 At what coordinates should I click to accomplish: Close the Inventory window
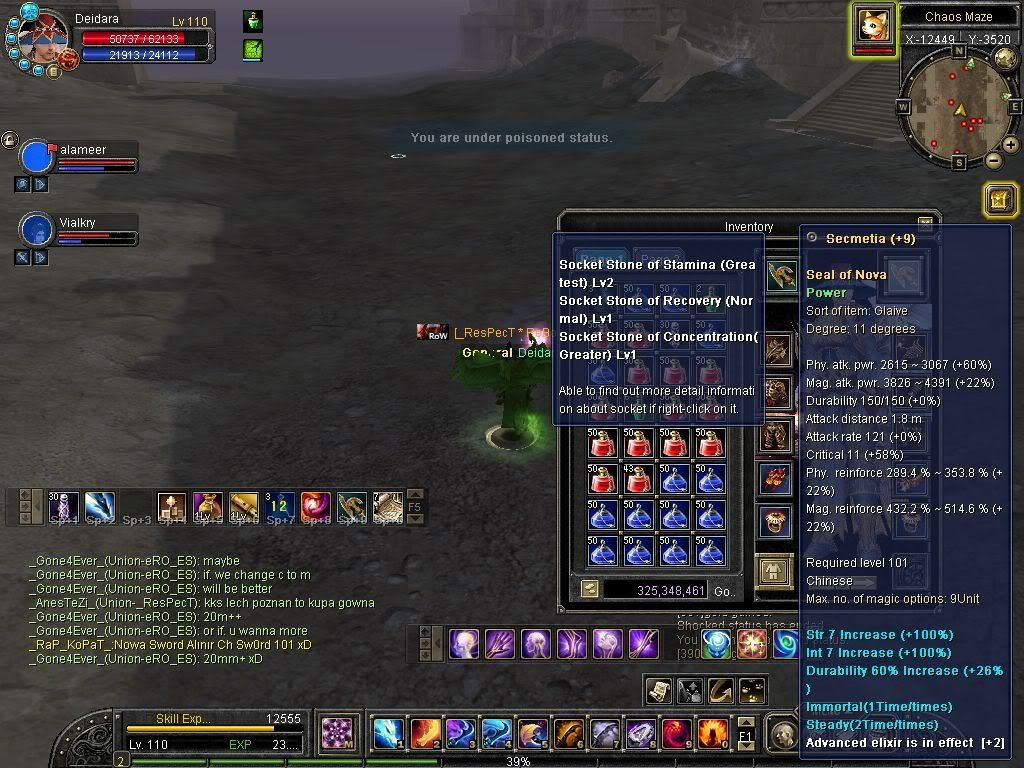click(925, 225)
